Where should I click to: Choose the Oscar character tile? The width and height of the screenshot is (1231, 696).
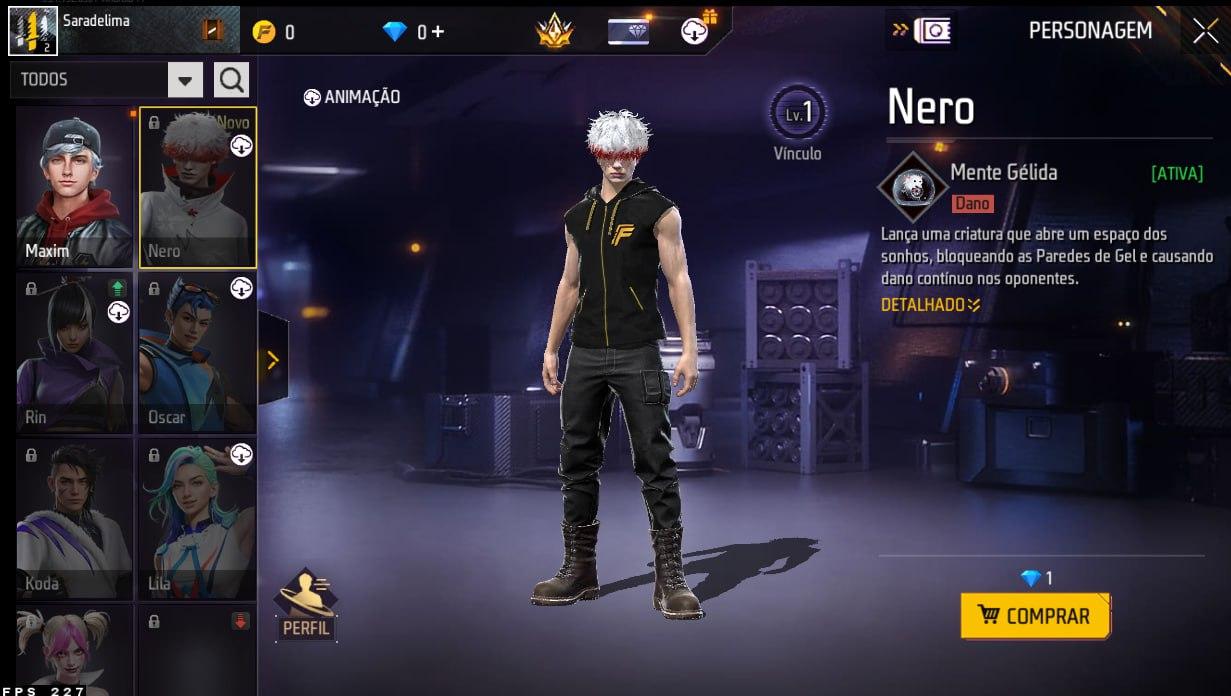click(x=197, y=353)
